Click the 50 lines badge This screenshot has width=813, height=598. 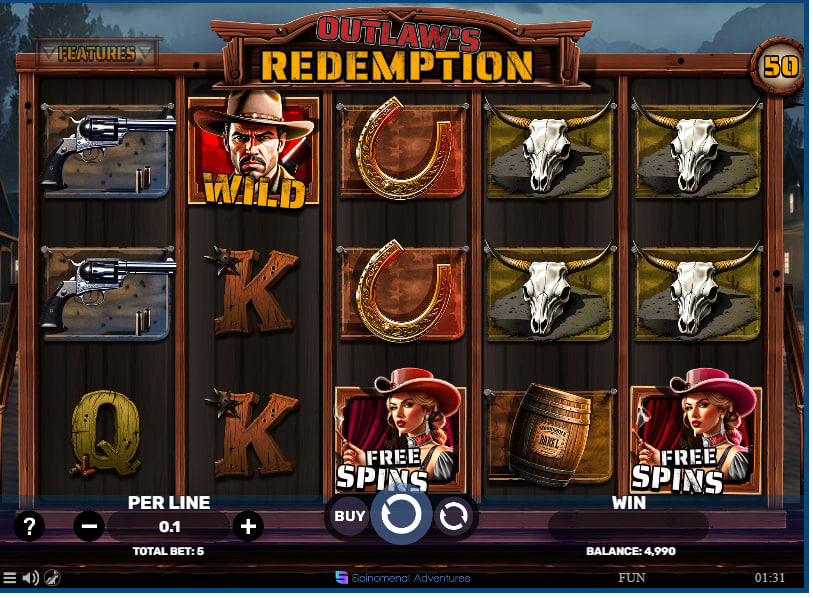tap(778, 67)
